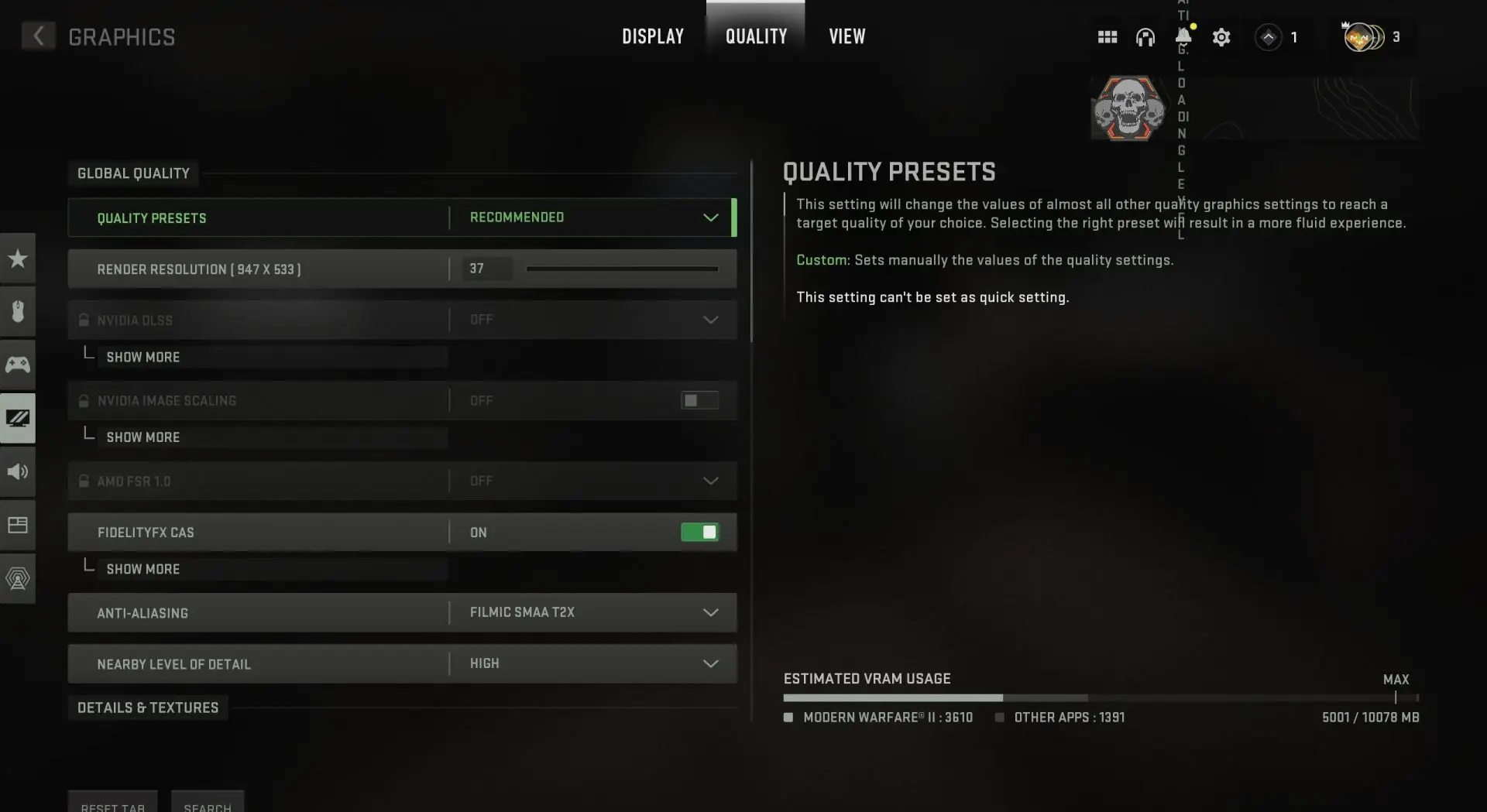The width and height of the screenshot is (1487, 812).
Task: Open the Anti-Aliasing dropdown
Action: pyautogui.click(x=709, y=612)
